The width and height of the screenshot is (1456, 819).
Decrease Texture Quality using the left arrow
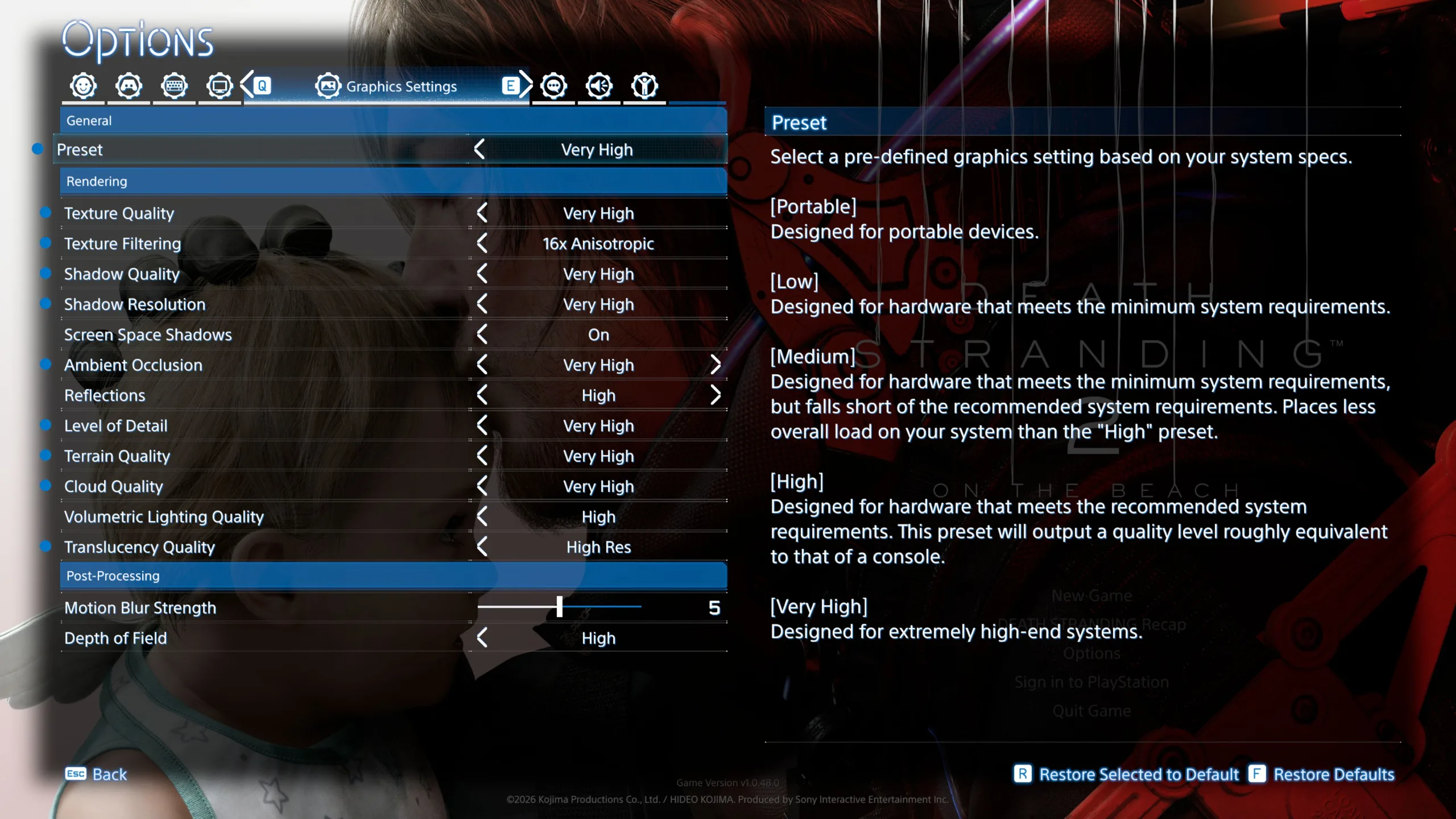coord(482,213)
